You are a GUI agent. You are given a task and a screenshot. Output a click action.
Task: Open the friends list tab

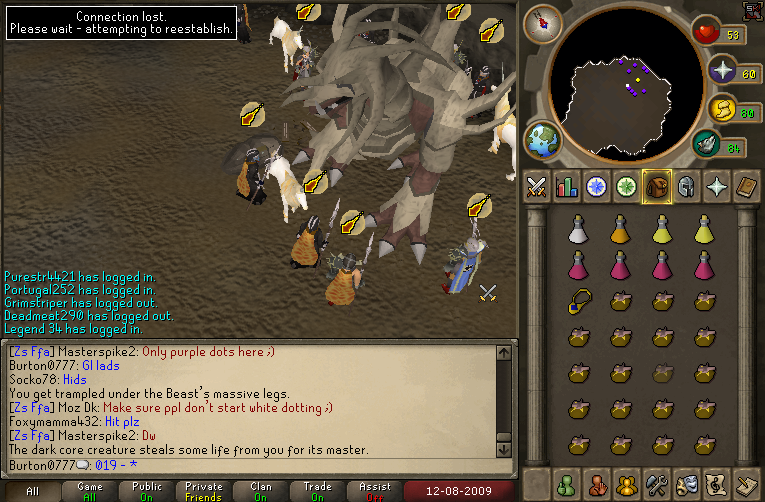565,484
